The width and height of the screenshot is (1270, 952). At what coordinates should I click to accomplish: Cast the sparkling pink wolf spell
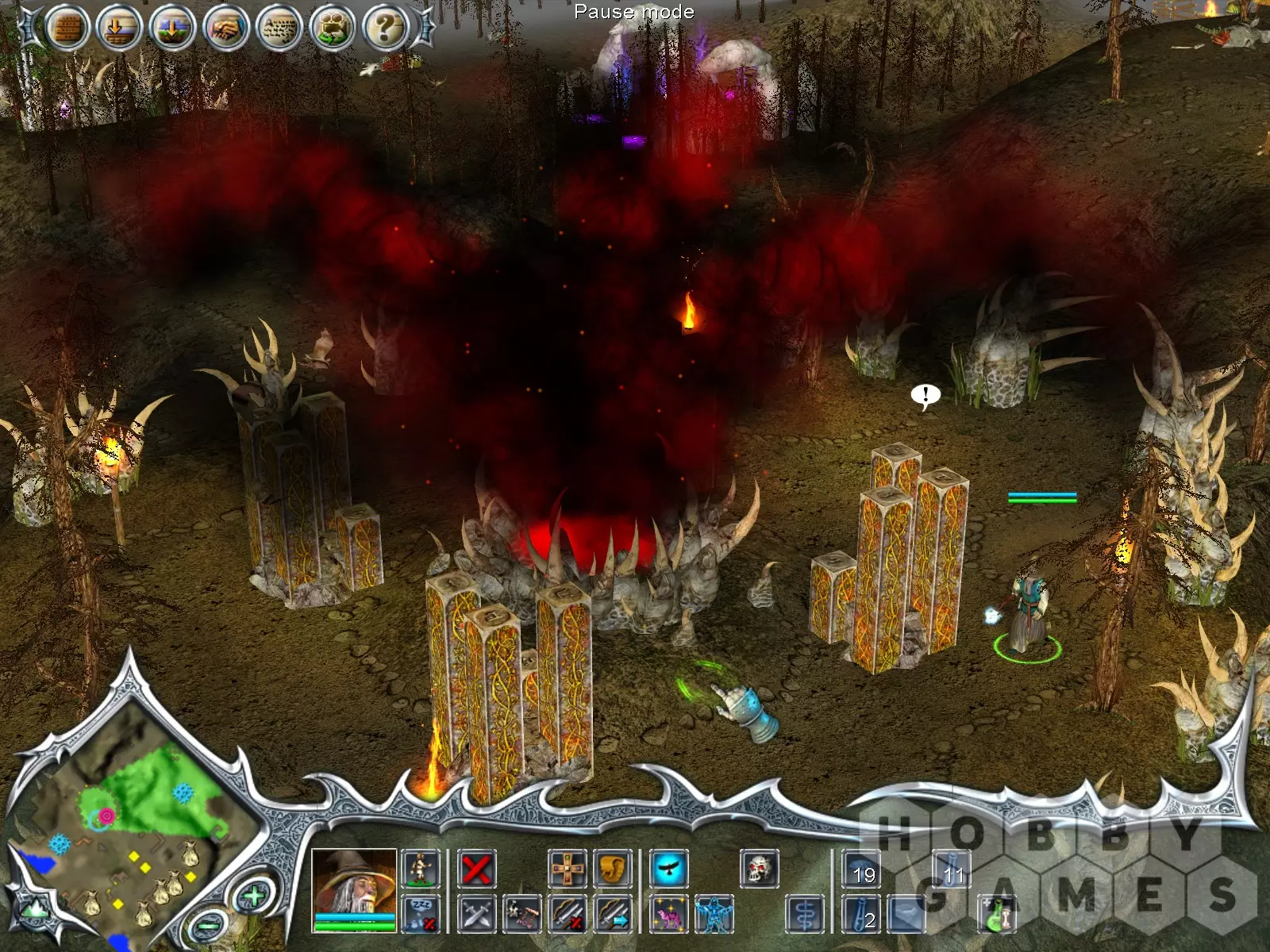tap(669, 914)
